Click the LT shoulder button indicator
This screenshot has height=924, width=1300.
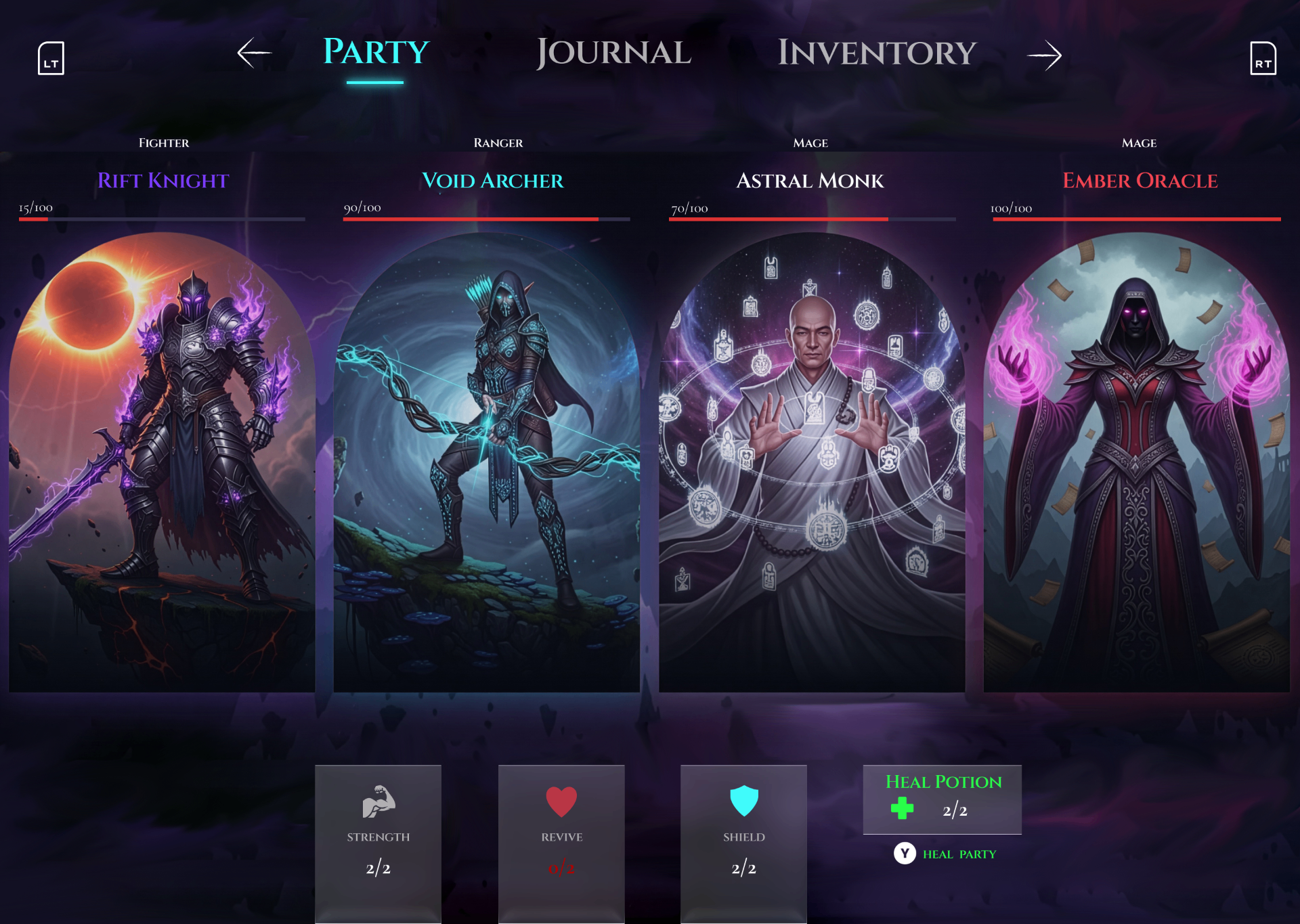[x=51, y=58]
